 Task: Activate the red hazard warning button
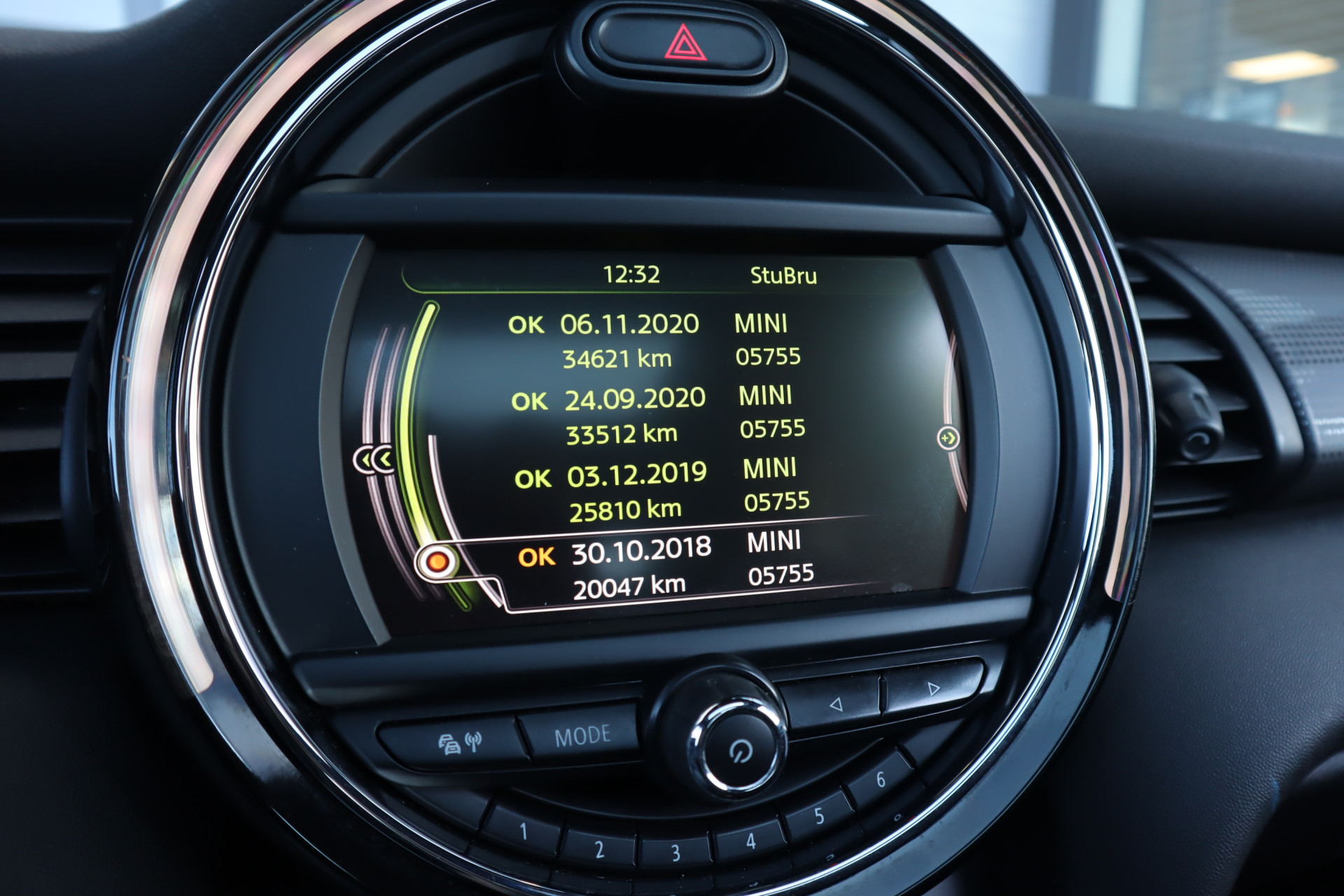coord(685,44)
